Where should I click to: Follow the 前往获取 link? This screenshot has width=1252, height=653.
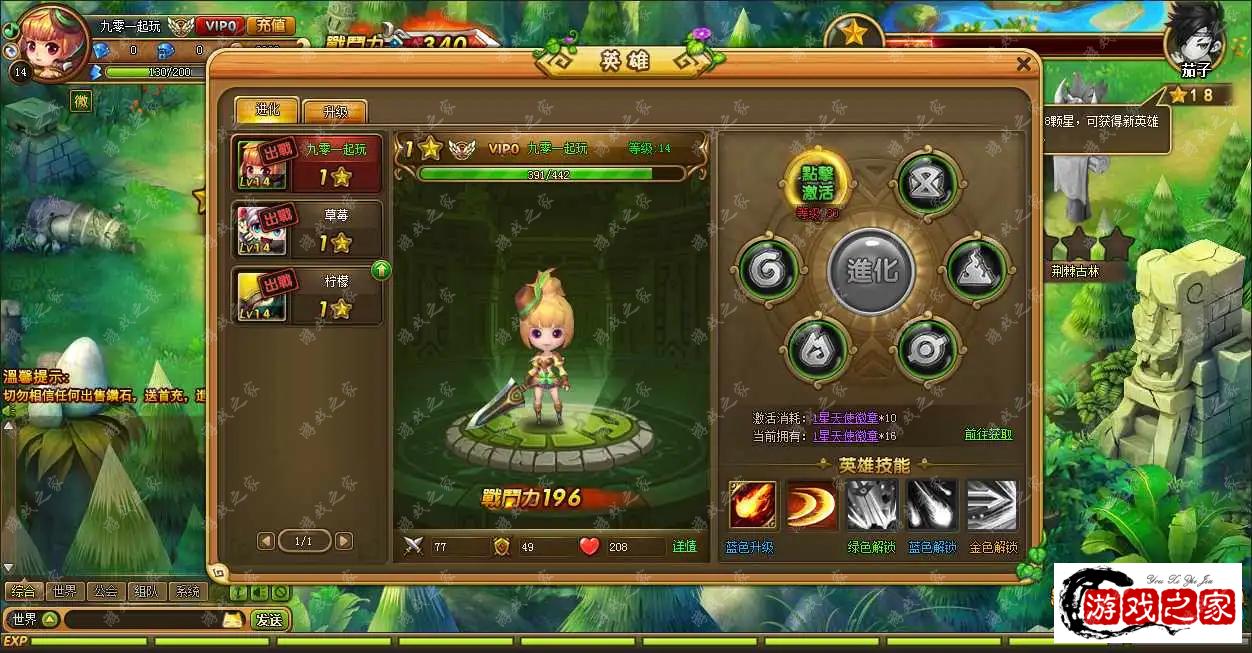[x=988, y=435]
